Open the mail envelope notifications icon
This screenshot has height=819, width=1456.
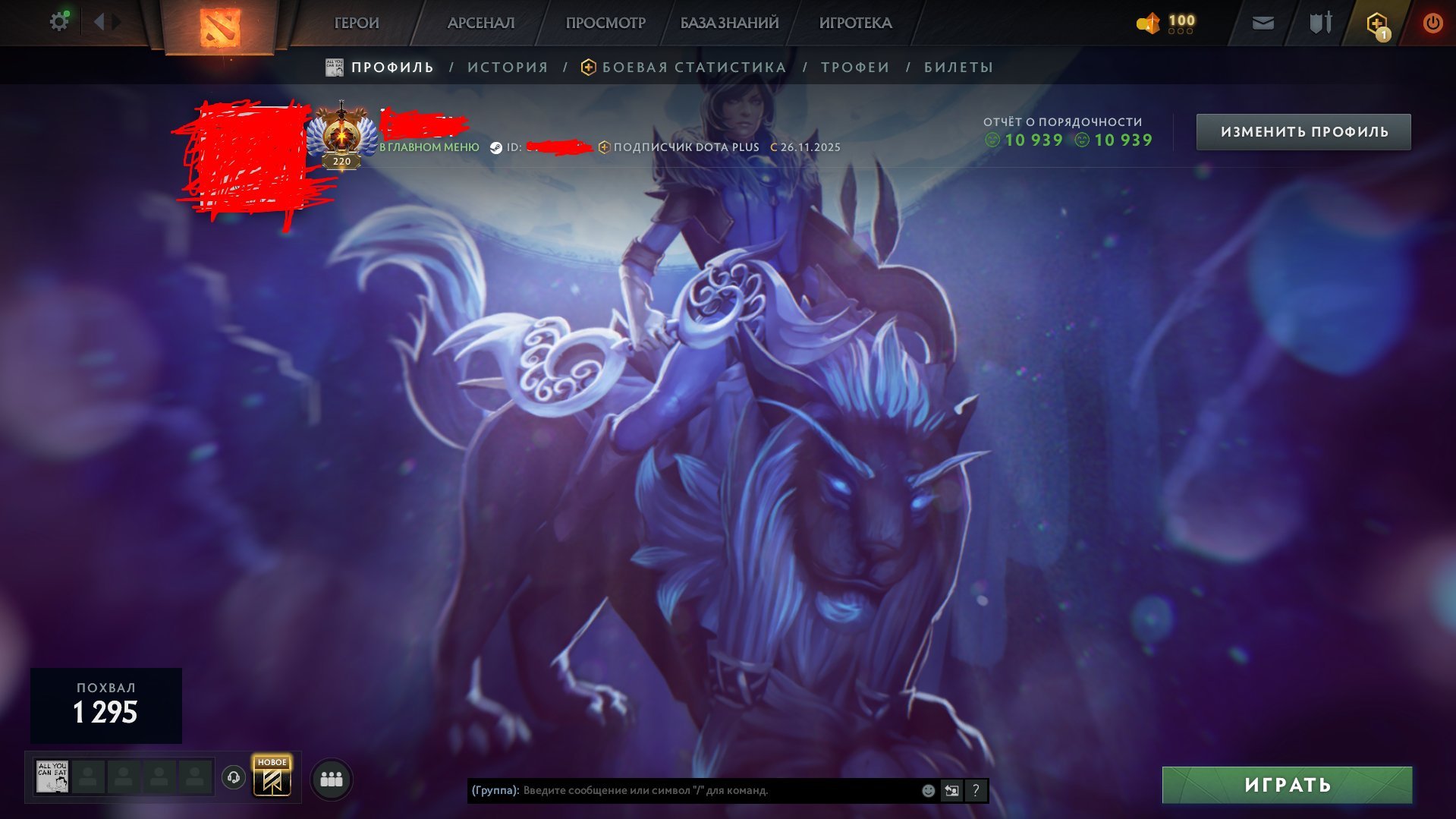click(1263, 22)
